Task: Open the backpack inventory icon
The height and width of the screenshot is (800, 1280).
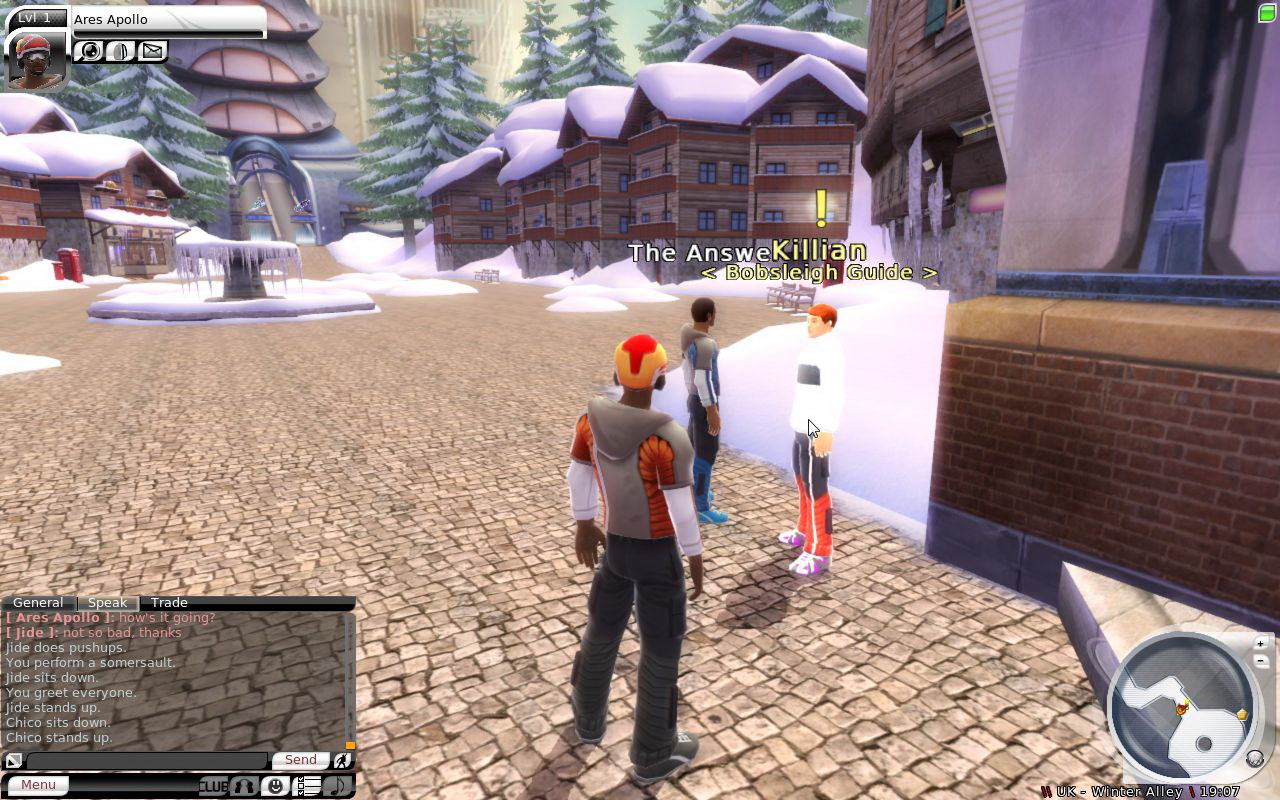Action: [121, 50]
